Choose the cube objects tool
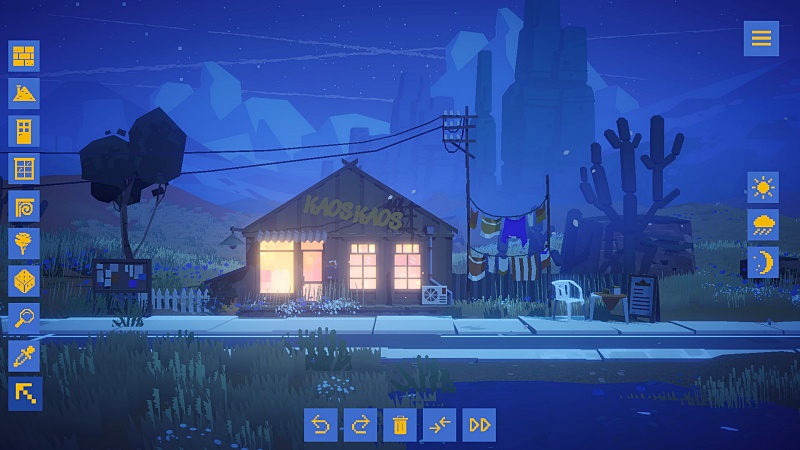The image size is (800, 450). click(24, 281)
